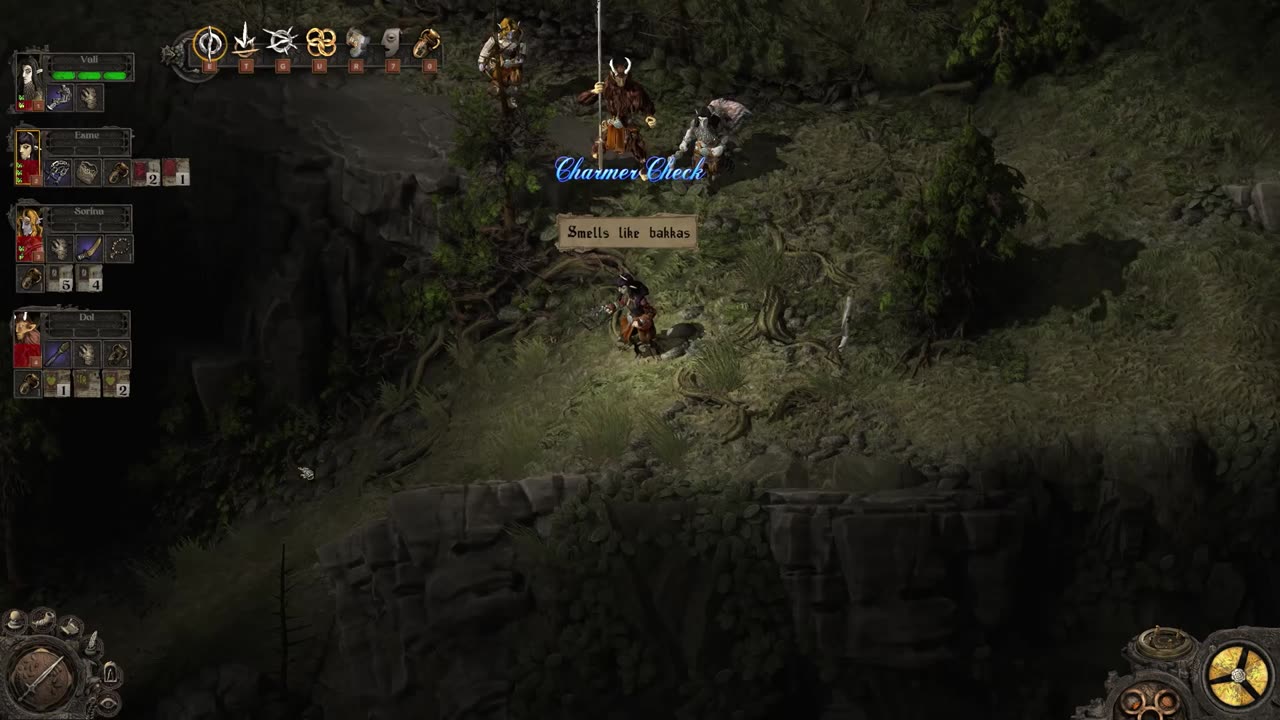Open the sword and shield combat dial
1280x720 pixels.
[x=43, y=678]
